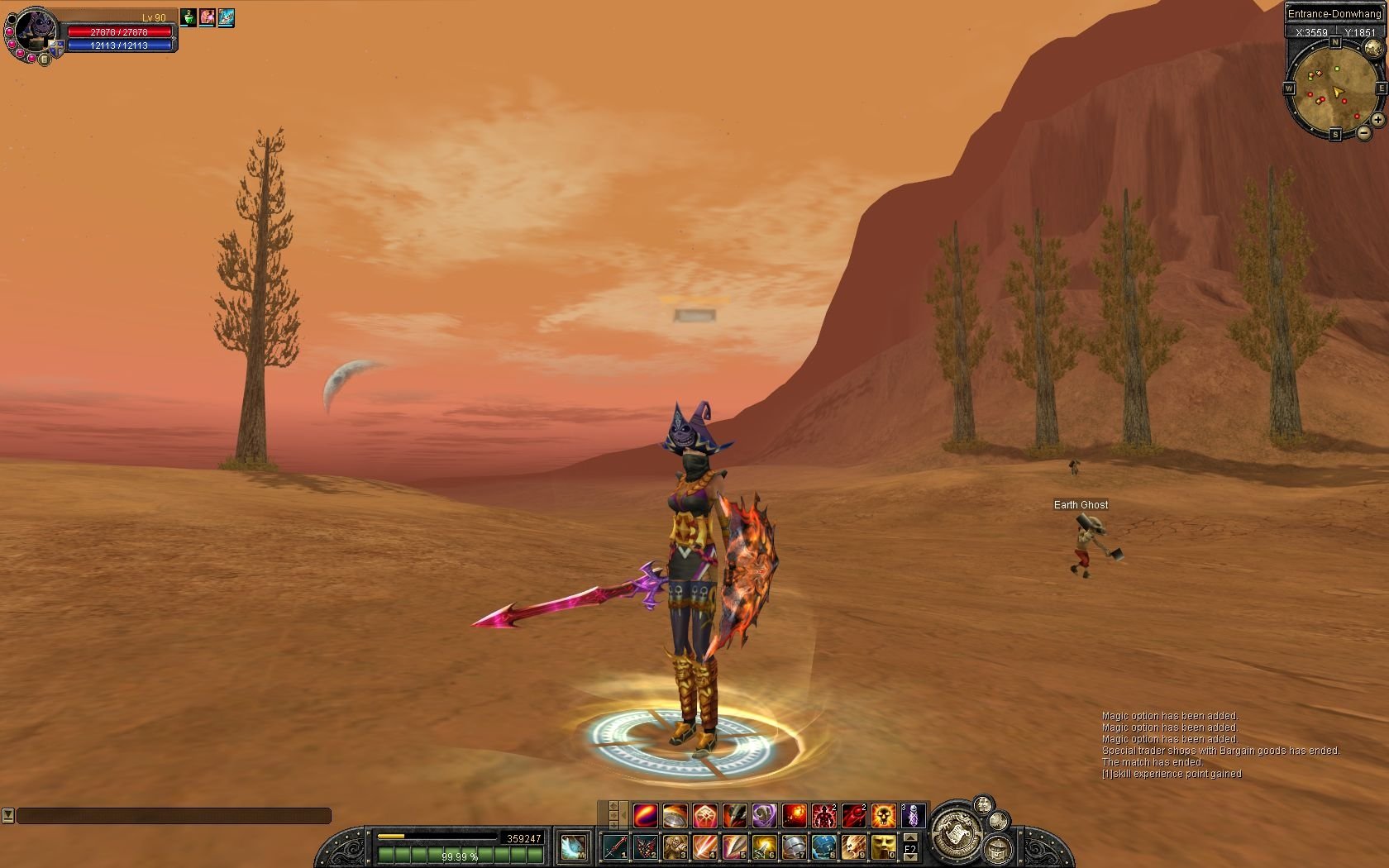Activate the blue armor skill in slot 8
This screenshot has width=1389, height=868.
(823, 847)
